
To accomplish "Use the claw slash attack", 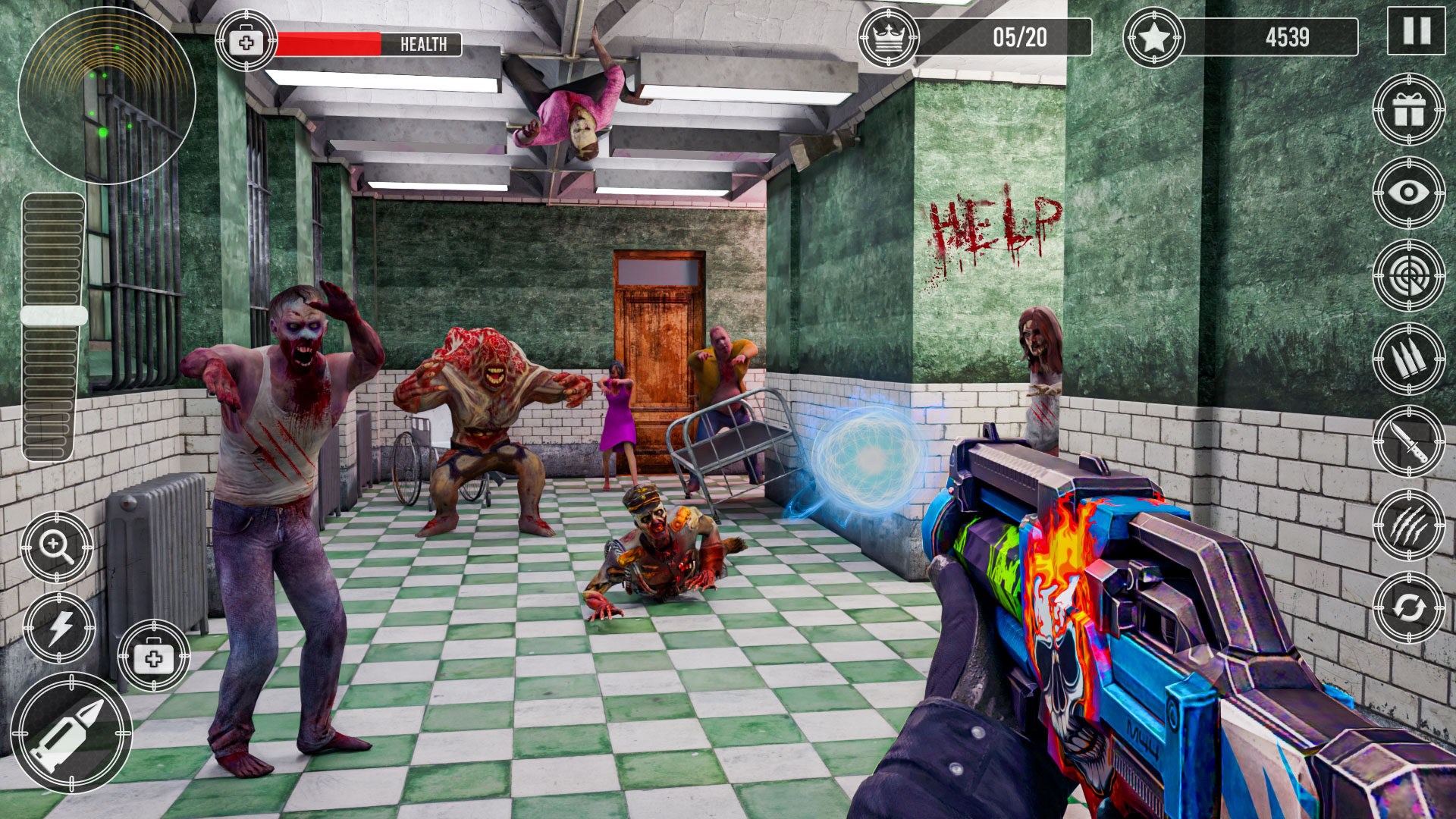I will coord(1408,525).
